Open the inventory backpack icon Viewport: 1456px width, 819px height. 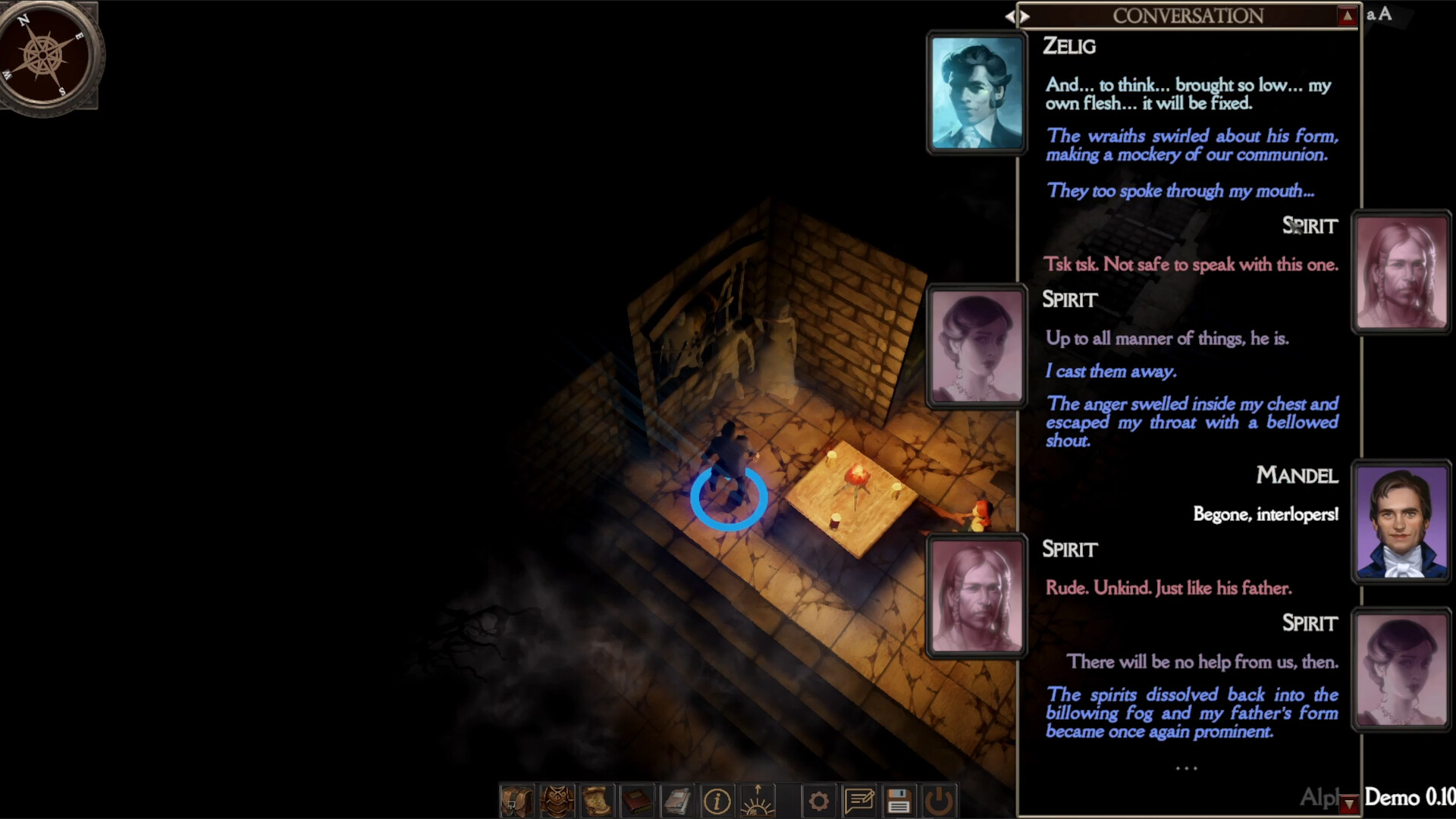517,800
